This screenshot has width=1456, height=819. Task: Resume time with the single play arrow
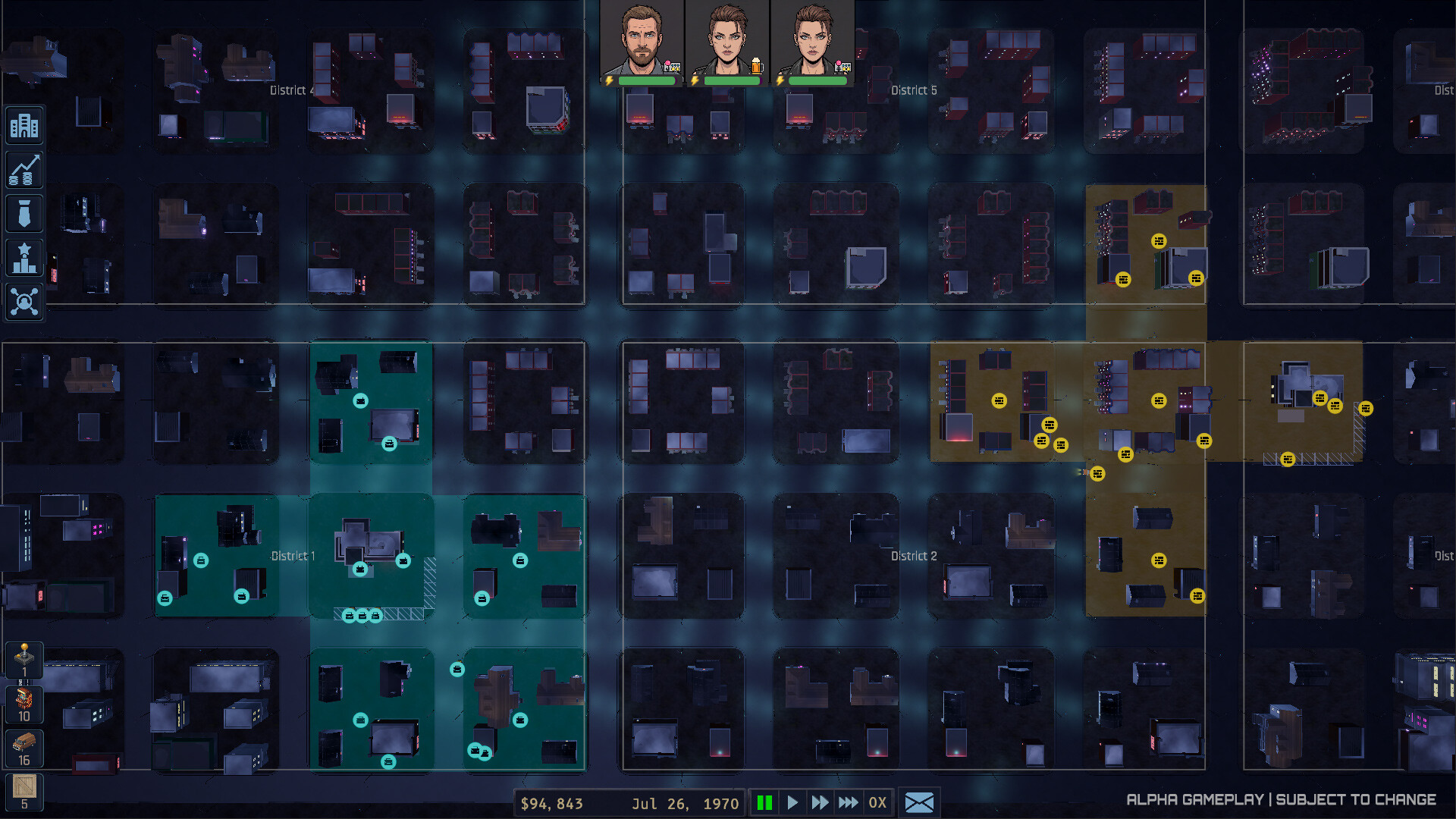(792, 802)
